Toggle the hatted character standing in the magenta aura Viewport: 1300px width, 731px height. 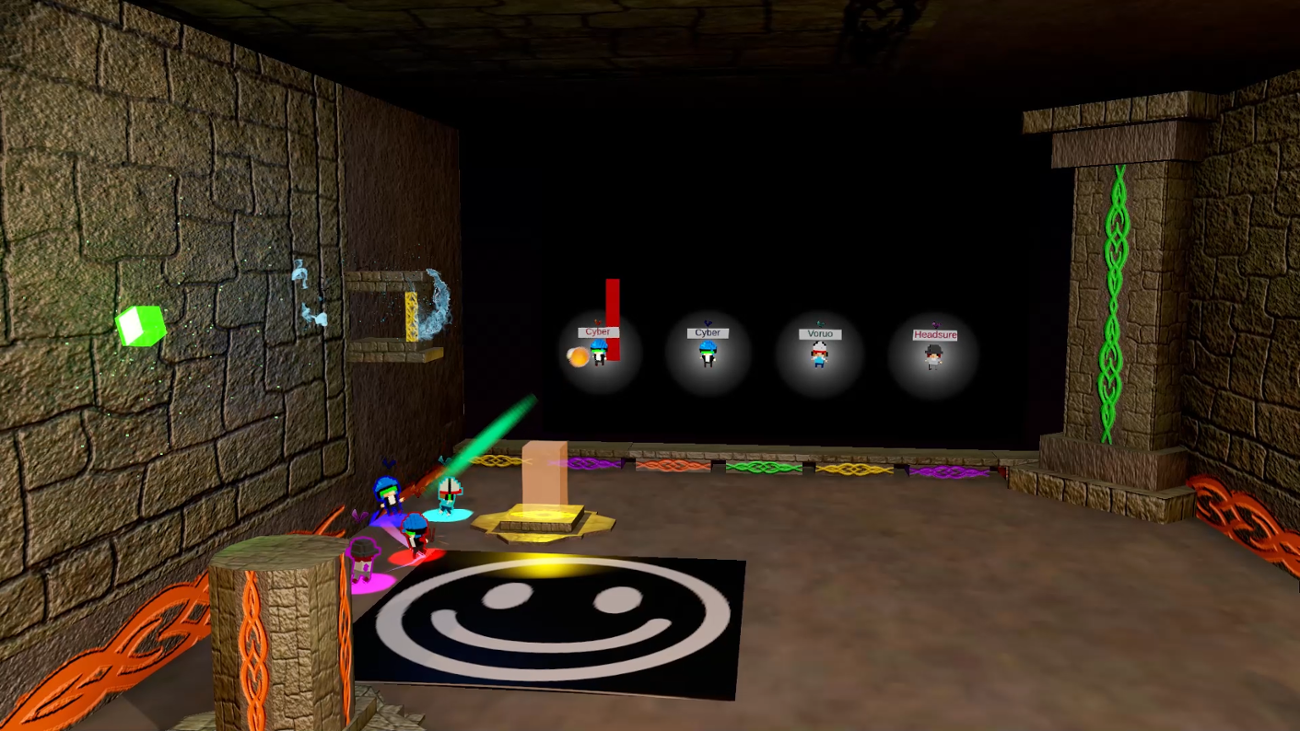point(362,558)
